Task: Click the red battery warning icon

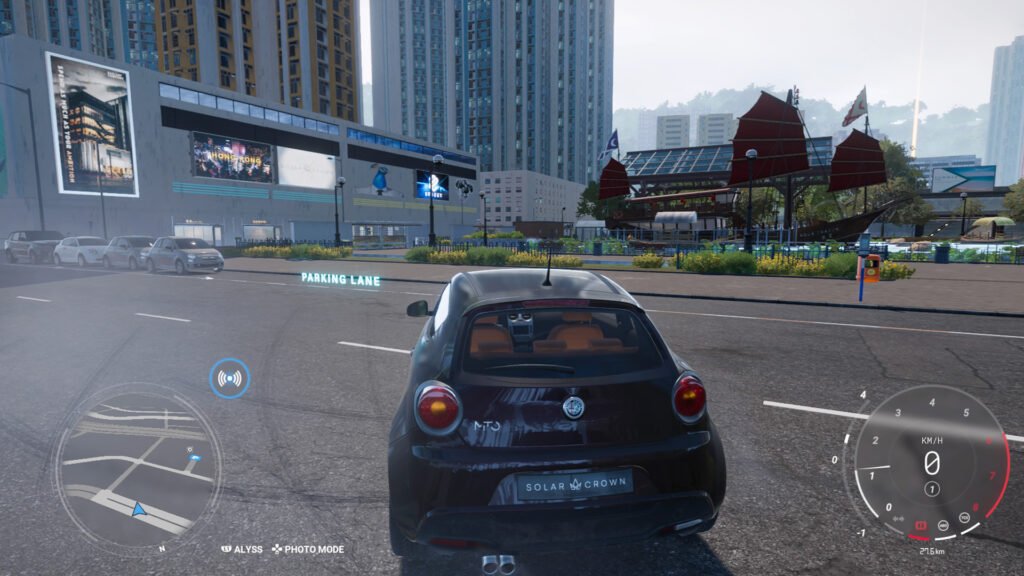Action: pos(921,525)
